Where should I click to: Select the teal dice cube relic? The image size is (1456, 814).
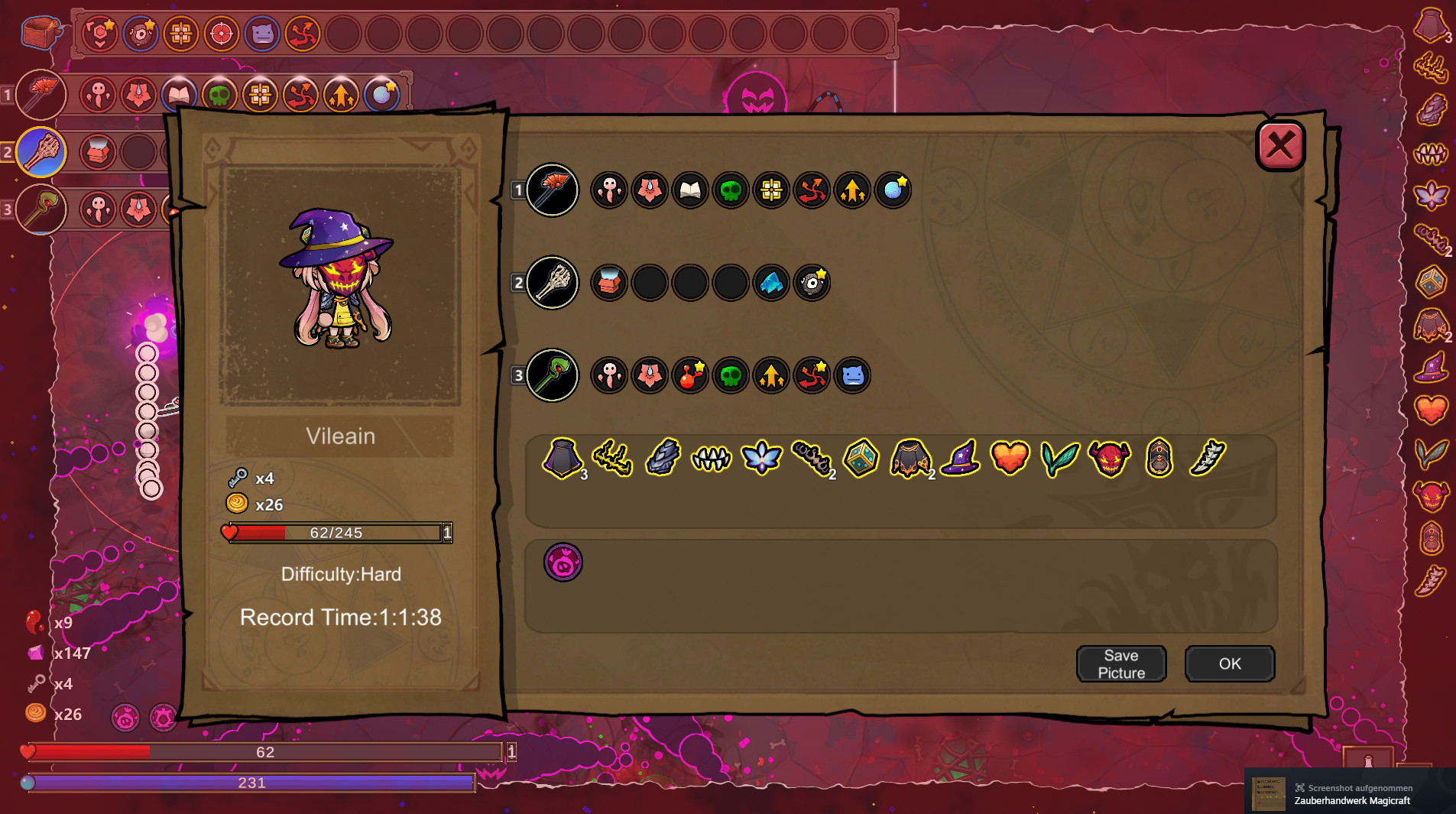tap(860, 458)
